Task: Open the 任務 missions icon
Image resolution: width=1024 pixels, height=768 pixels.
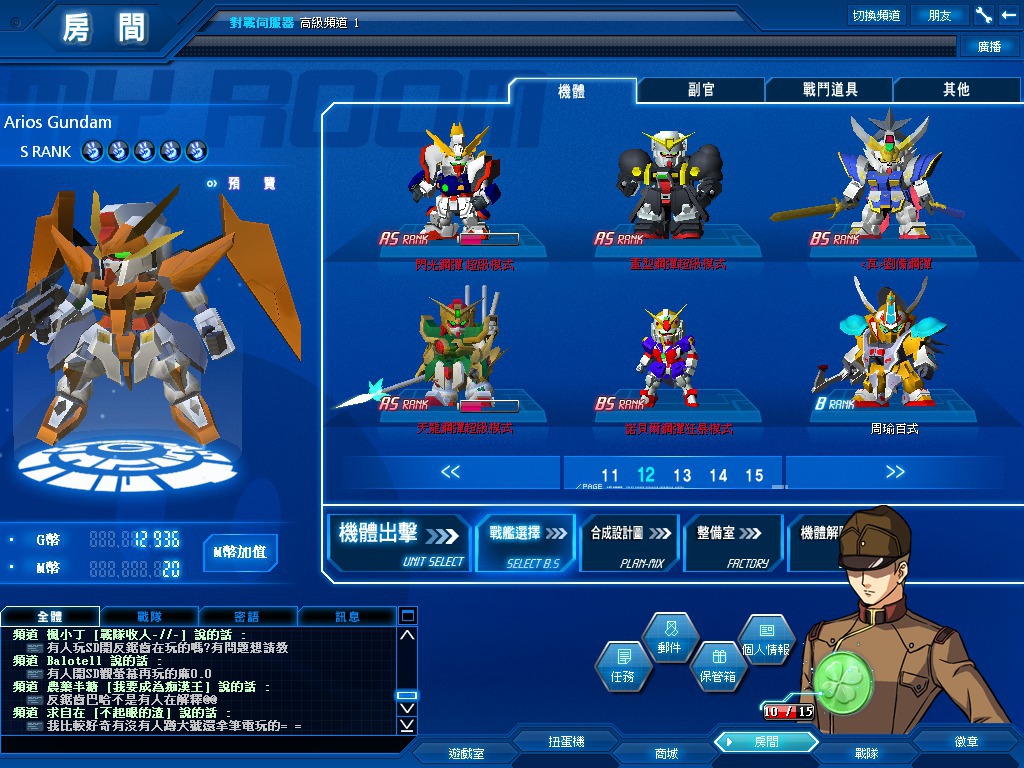Action: [622, 665]
